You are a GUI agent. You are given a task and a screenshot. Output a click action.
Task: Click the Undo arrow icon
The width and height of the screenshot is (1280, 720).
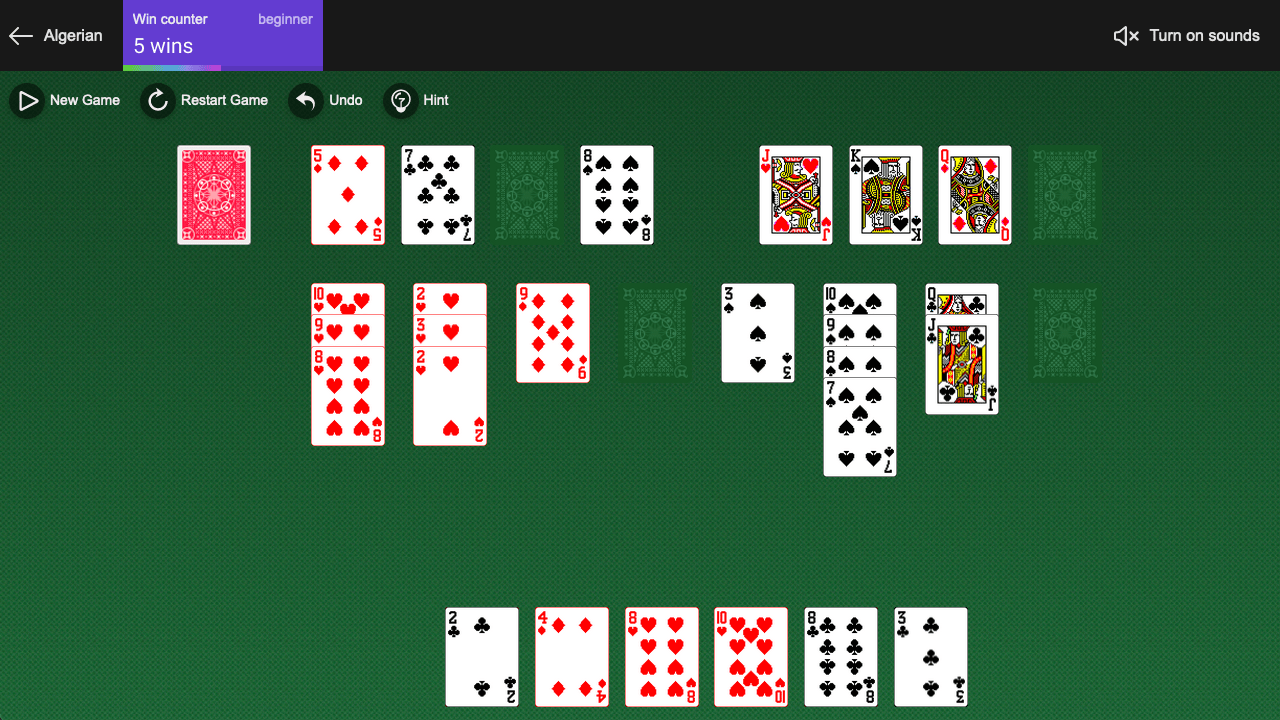pos(305,100)
